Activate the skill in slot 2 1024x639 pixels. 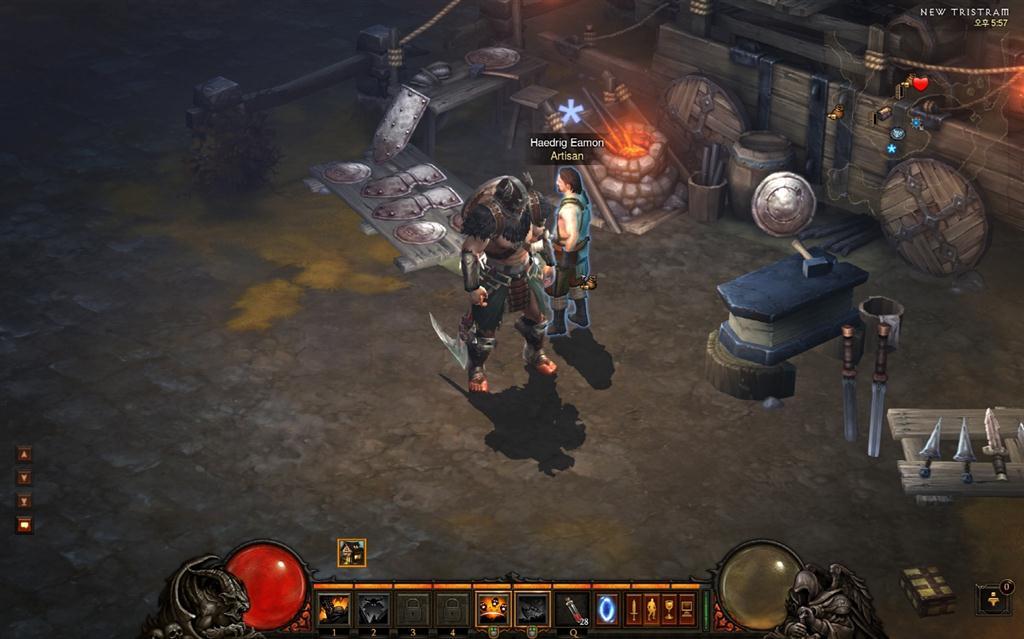[x=372, y=608]
